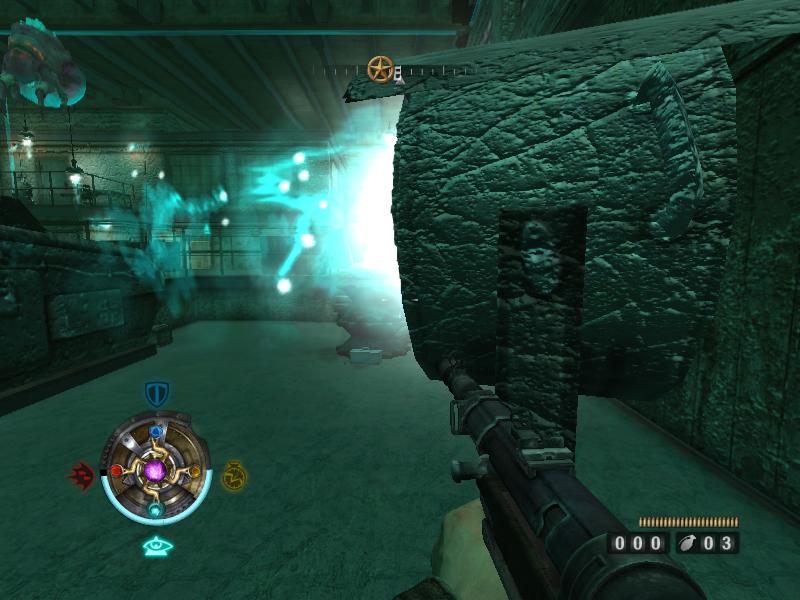Select the gold star objective marker on compass
Screen dimensions: 800x600
click(x=380, y=69)
